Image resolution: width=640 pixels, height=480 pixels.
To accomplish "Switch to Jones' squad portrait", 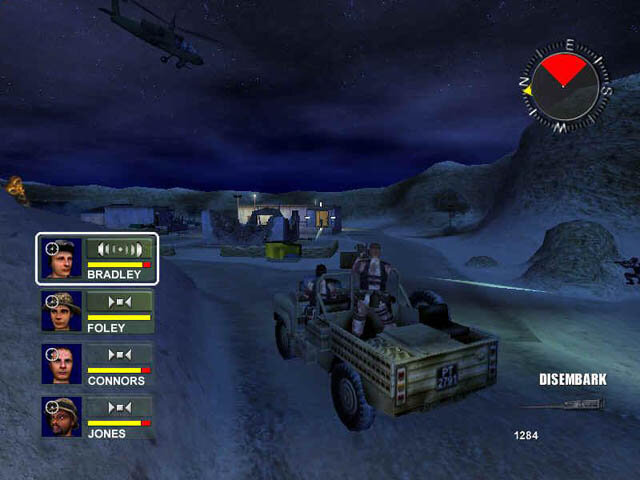I will tap(61, 417).
